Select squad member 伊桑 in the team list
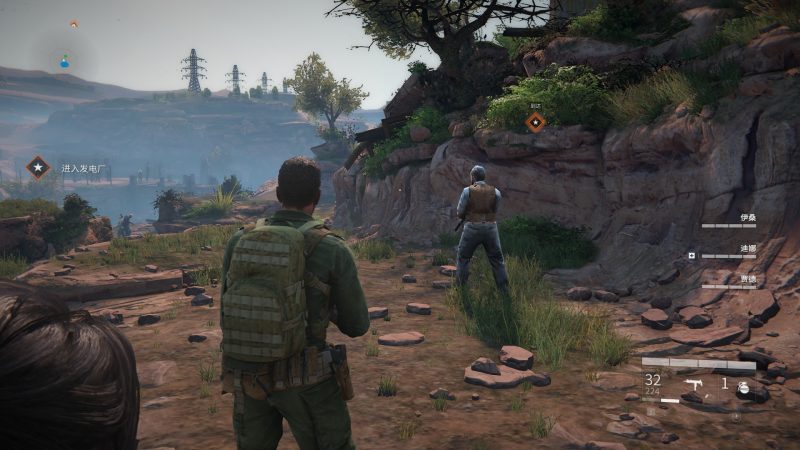The width and height of the screenshot is (800, 450). (748, 217)
